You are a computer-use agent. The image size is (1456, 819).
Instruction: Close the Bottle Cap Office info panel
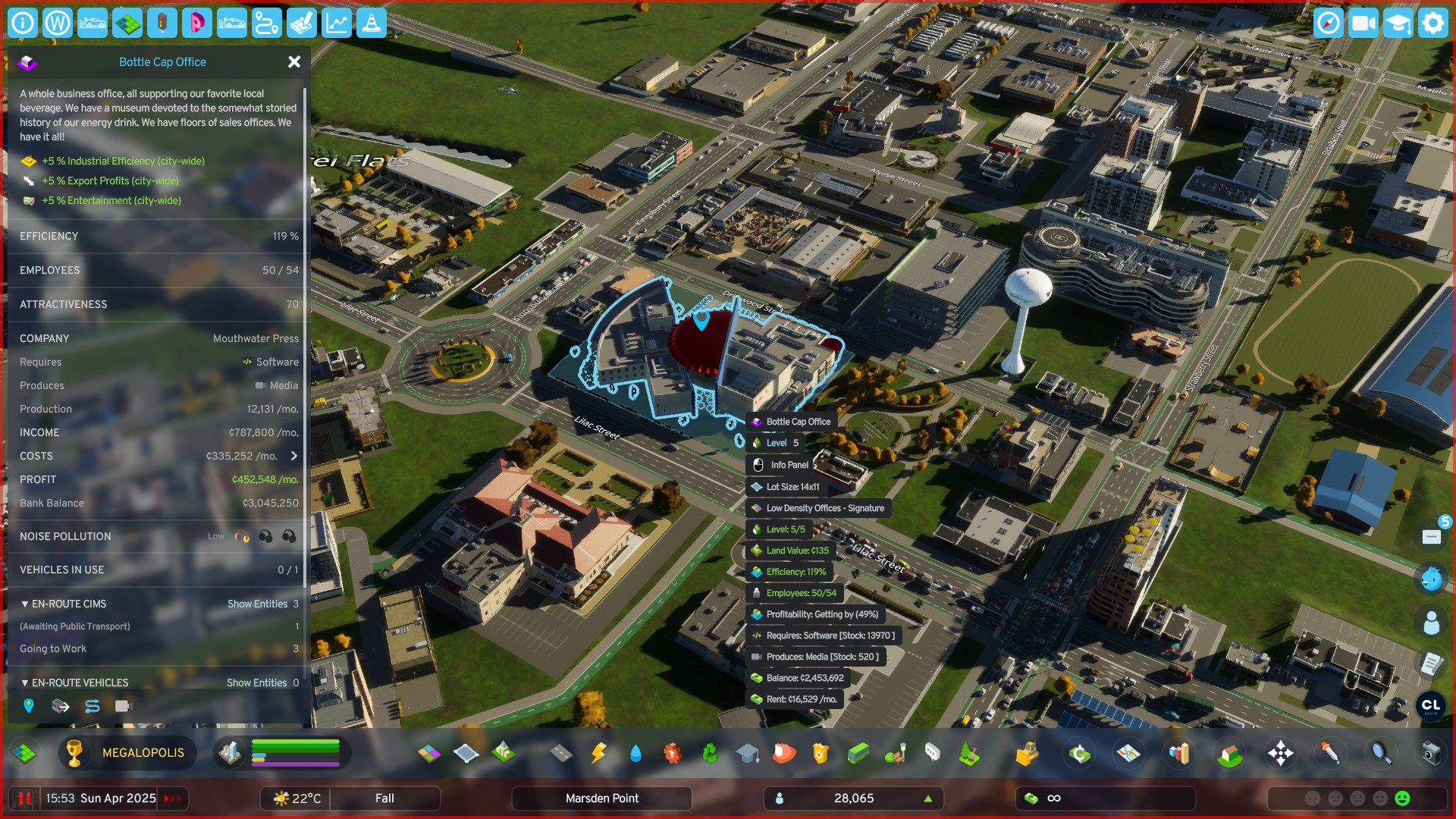[294, 62]
